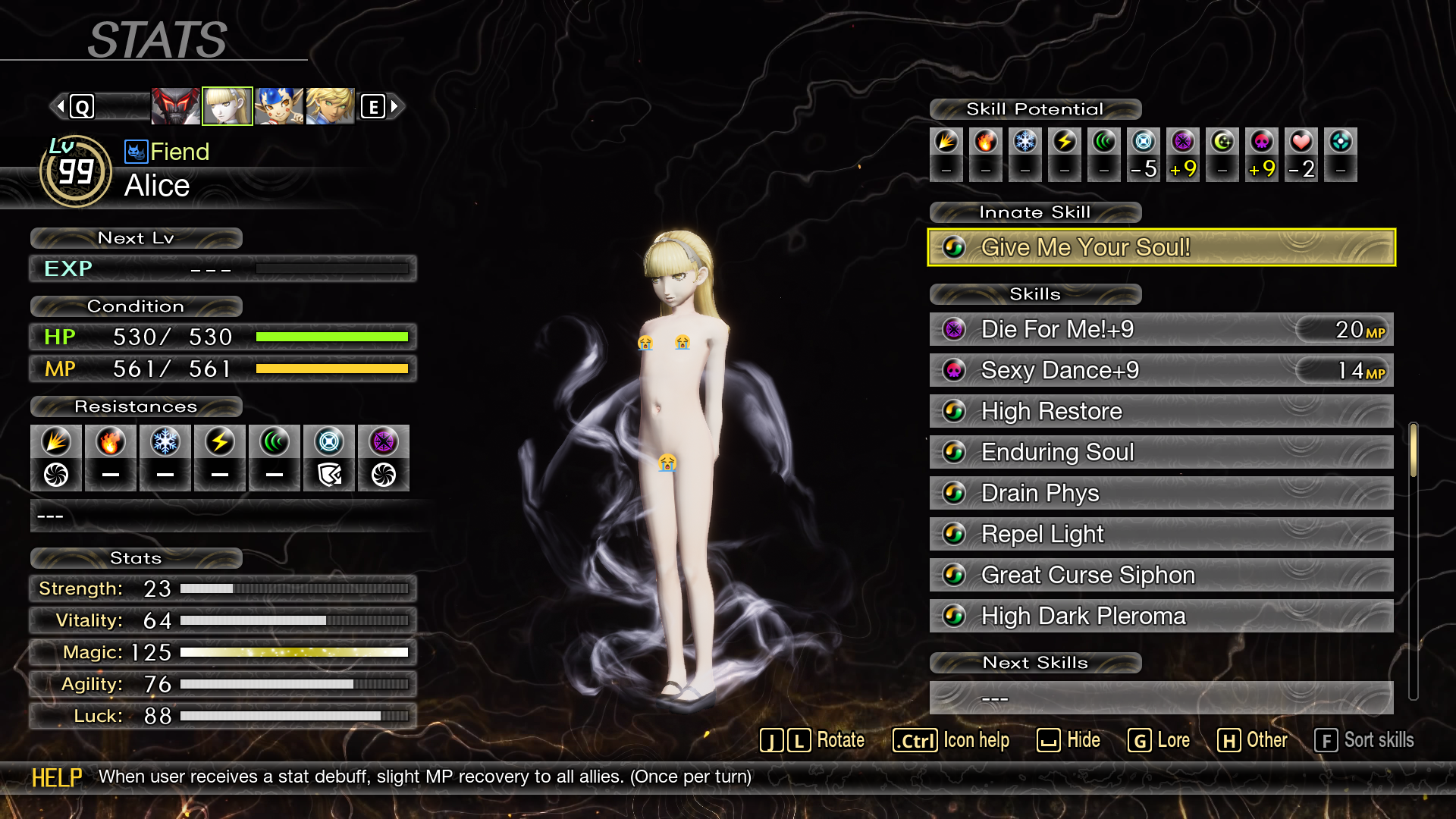The image size is (1456, 819).
Task: Highlight the High Restore skill
Action: [1161, 411]
